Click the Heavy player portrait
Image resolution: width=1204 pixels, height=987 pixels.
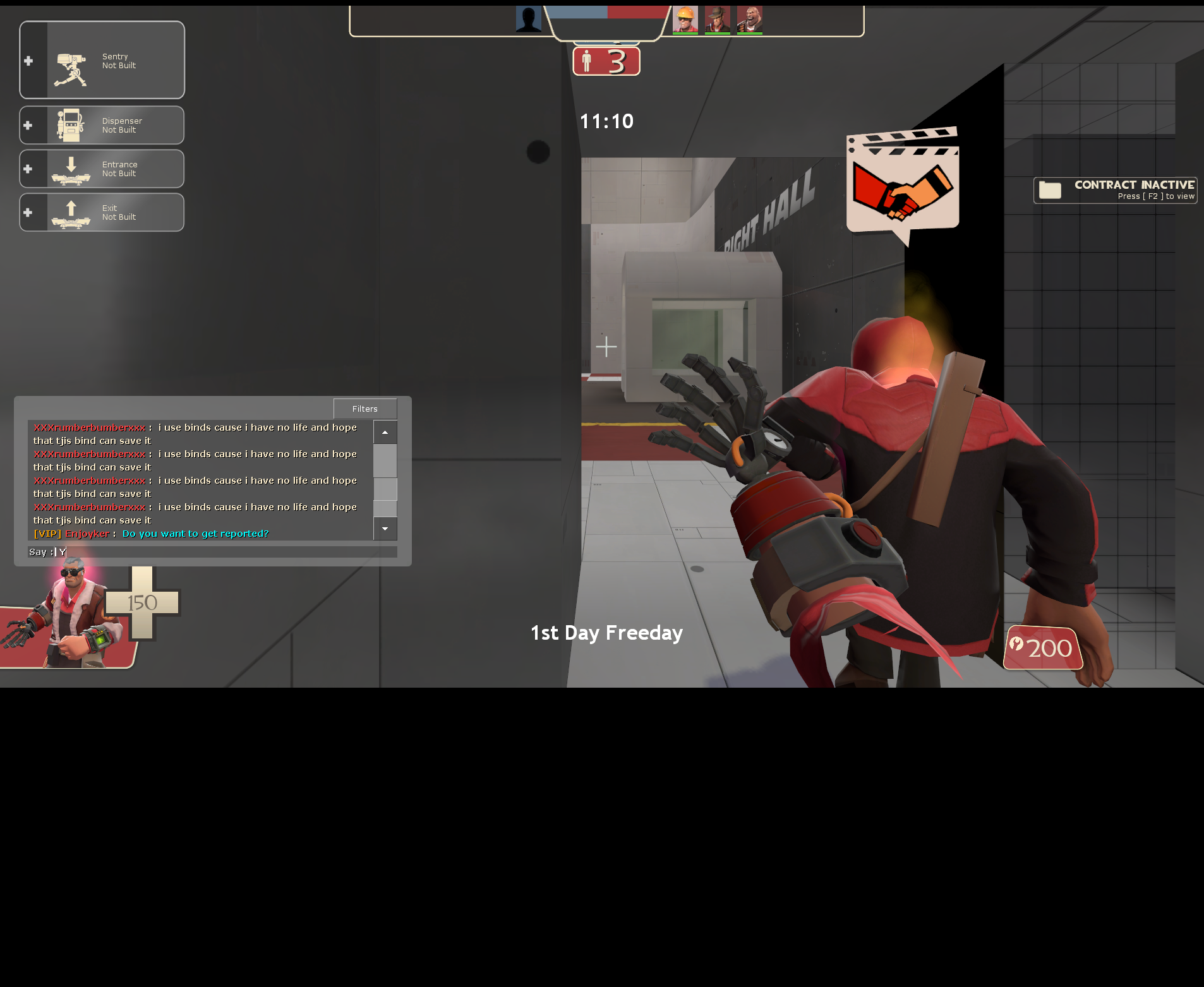pyautogui.click(x=750, y=20)
